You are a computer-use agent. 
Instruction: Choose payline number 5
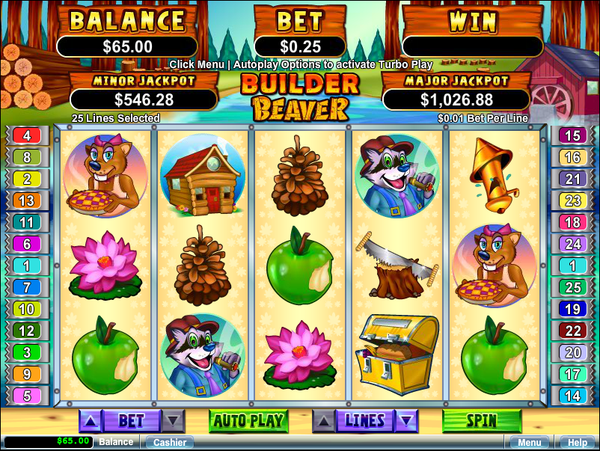pyautogui.click(x=26, y=395)
